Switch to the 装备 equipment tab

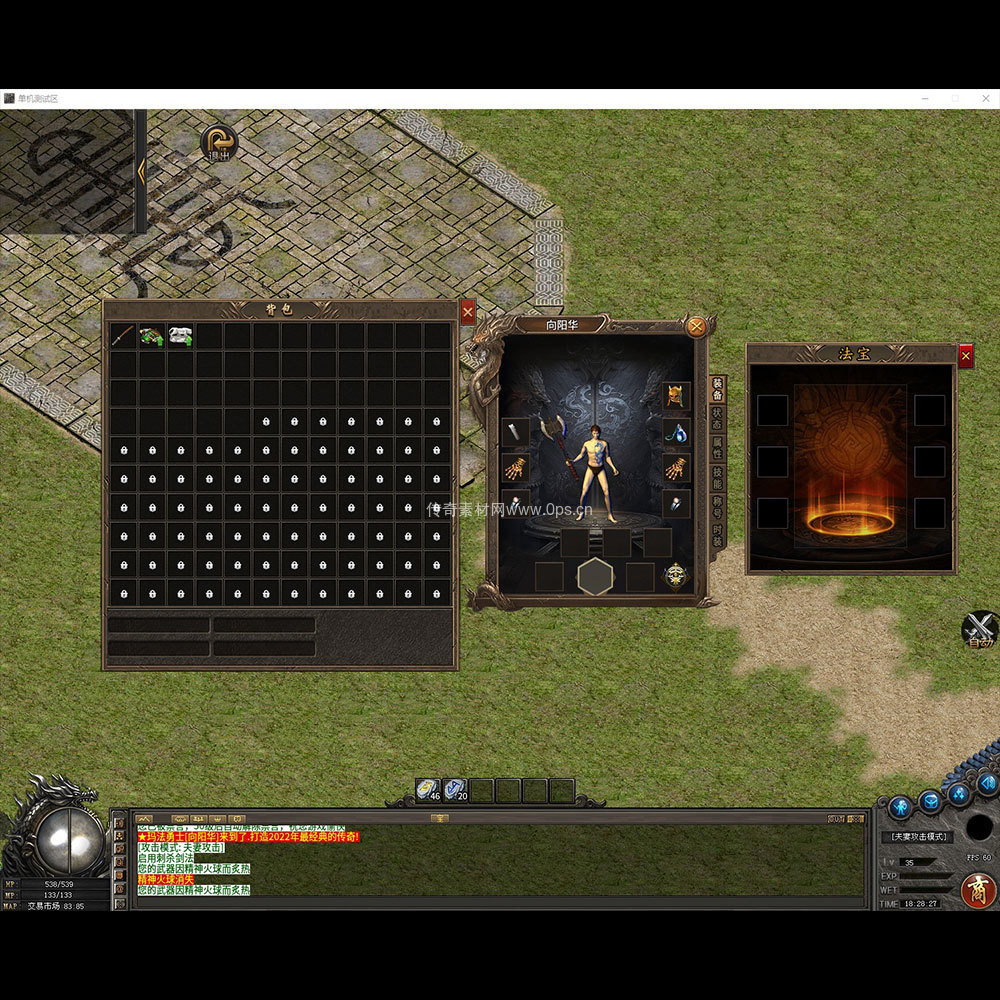coord(717,389)
